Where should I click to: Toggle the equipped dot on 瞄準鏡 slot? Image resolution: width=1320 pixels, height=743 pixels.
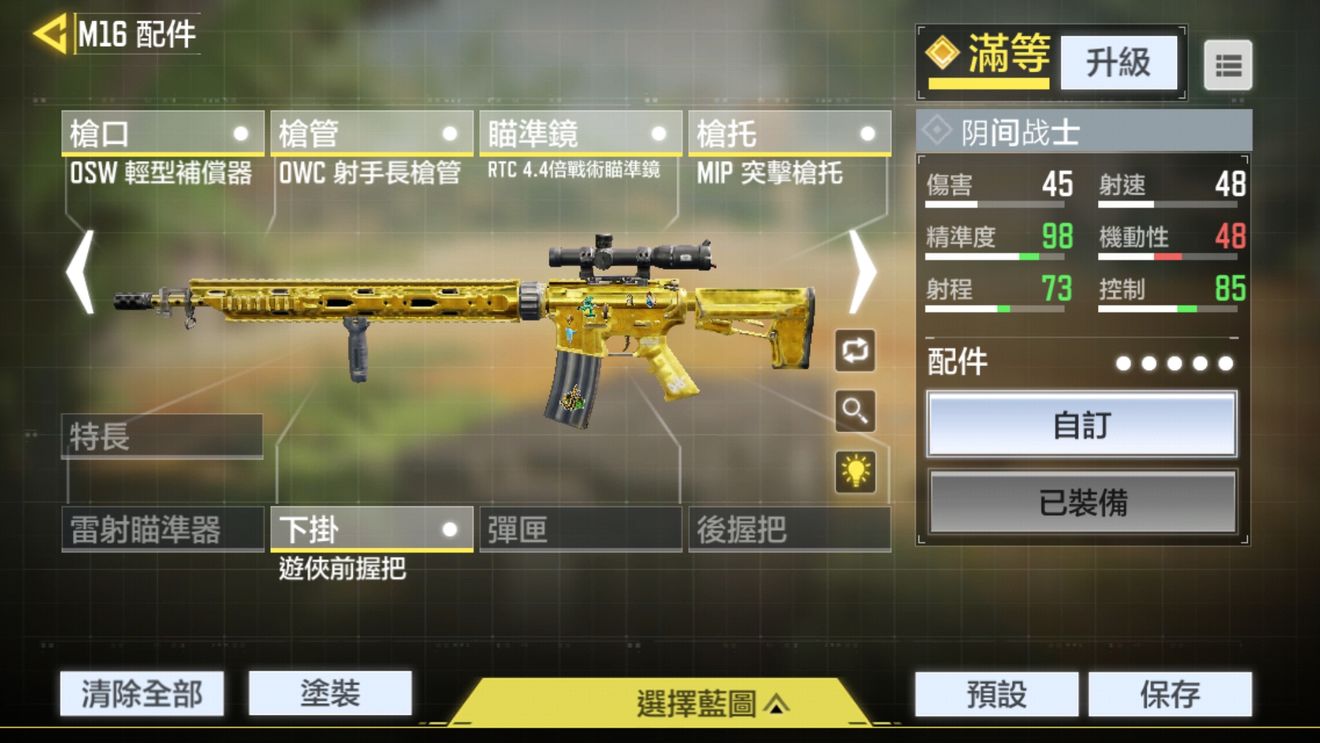pyautogui.click(x=659, y=131)
